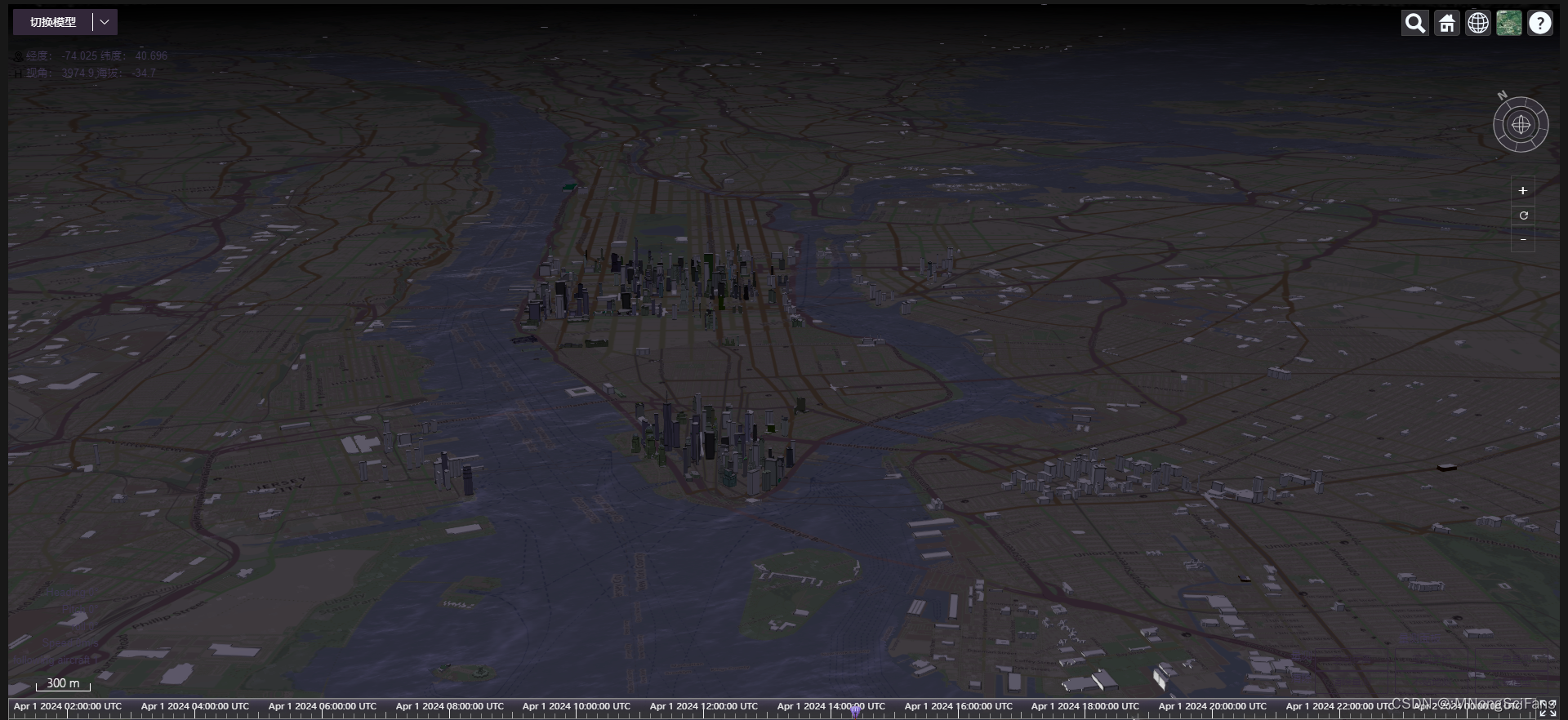Open the scene mode globe picker
The image size is (1568, 720).
pos(1478,23)
